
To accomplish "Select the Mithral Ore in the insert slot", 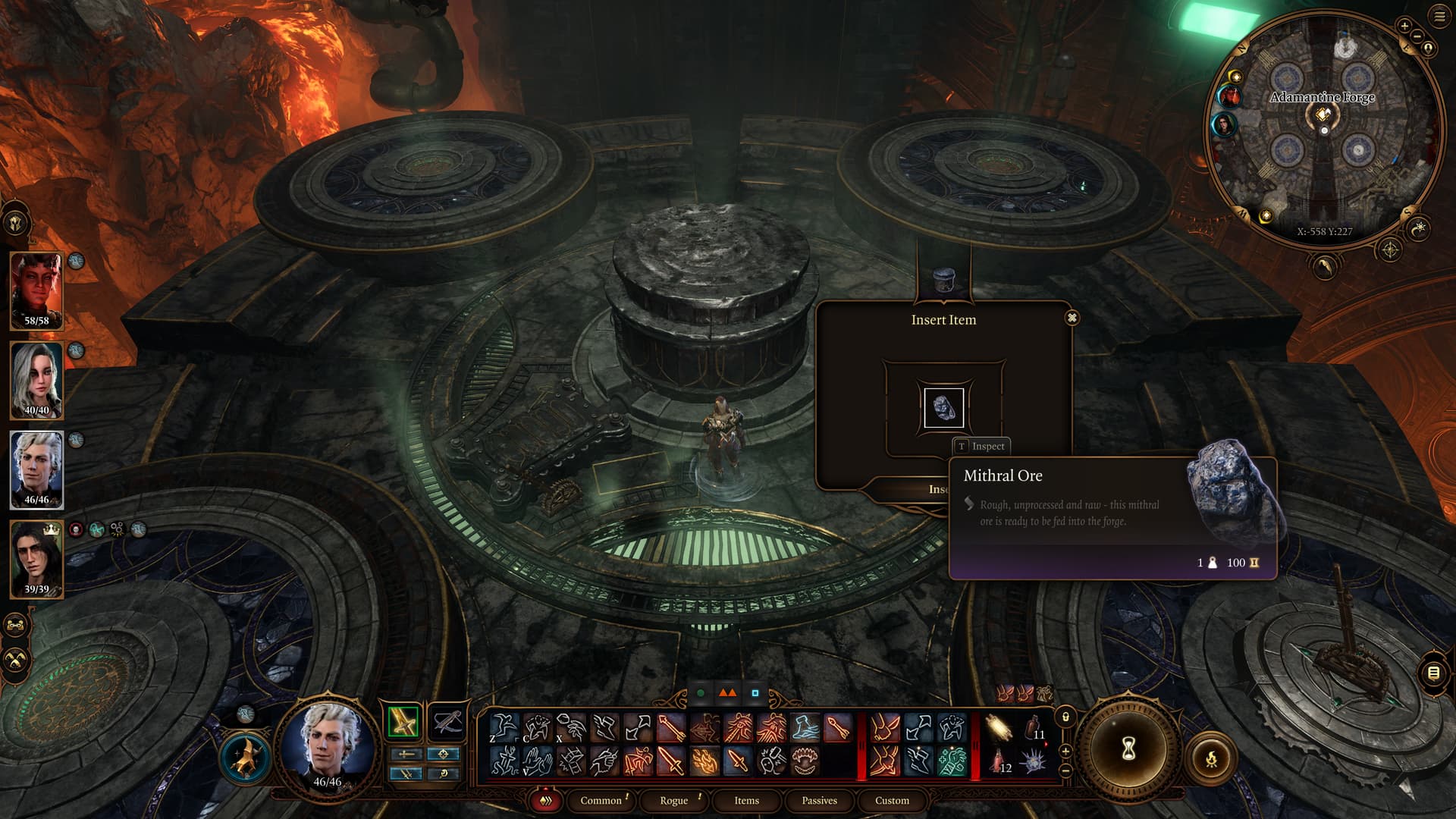I will click(x=943, y=407).
